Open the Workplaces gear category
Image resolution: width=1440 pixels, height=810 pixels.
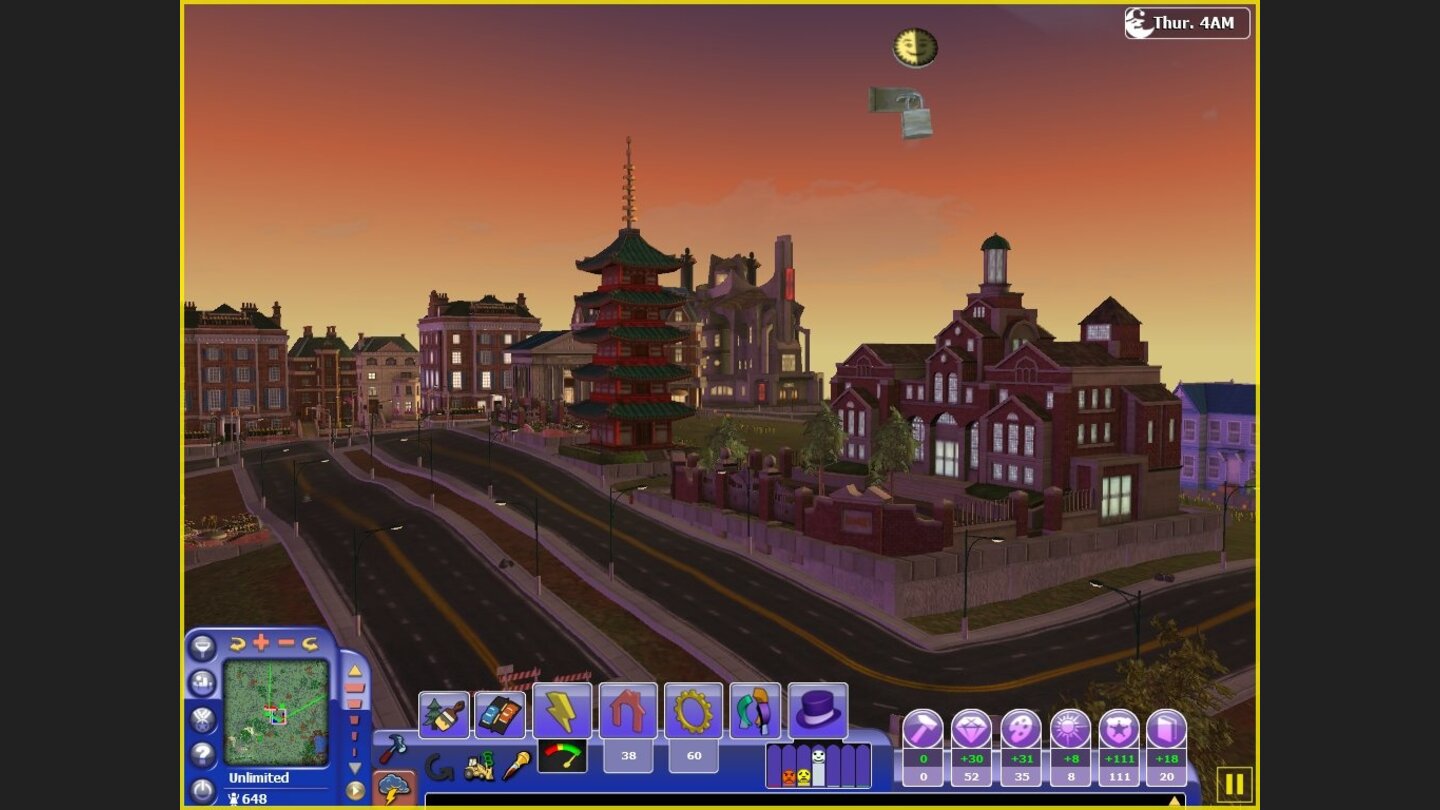[x=692, y=713]
